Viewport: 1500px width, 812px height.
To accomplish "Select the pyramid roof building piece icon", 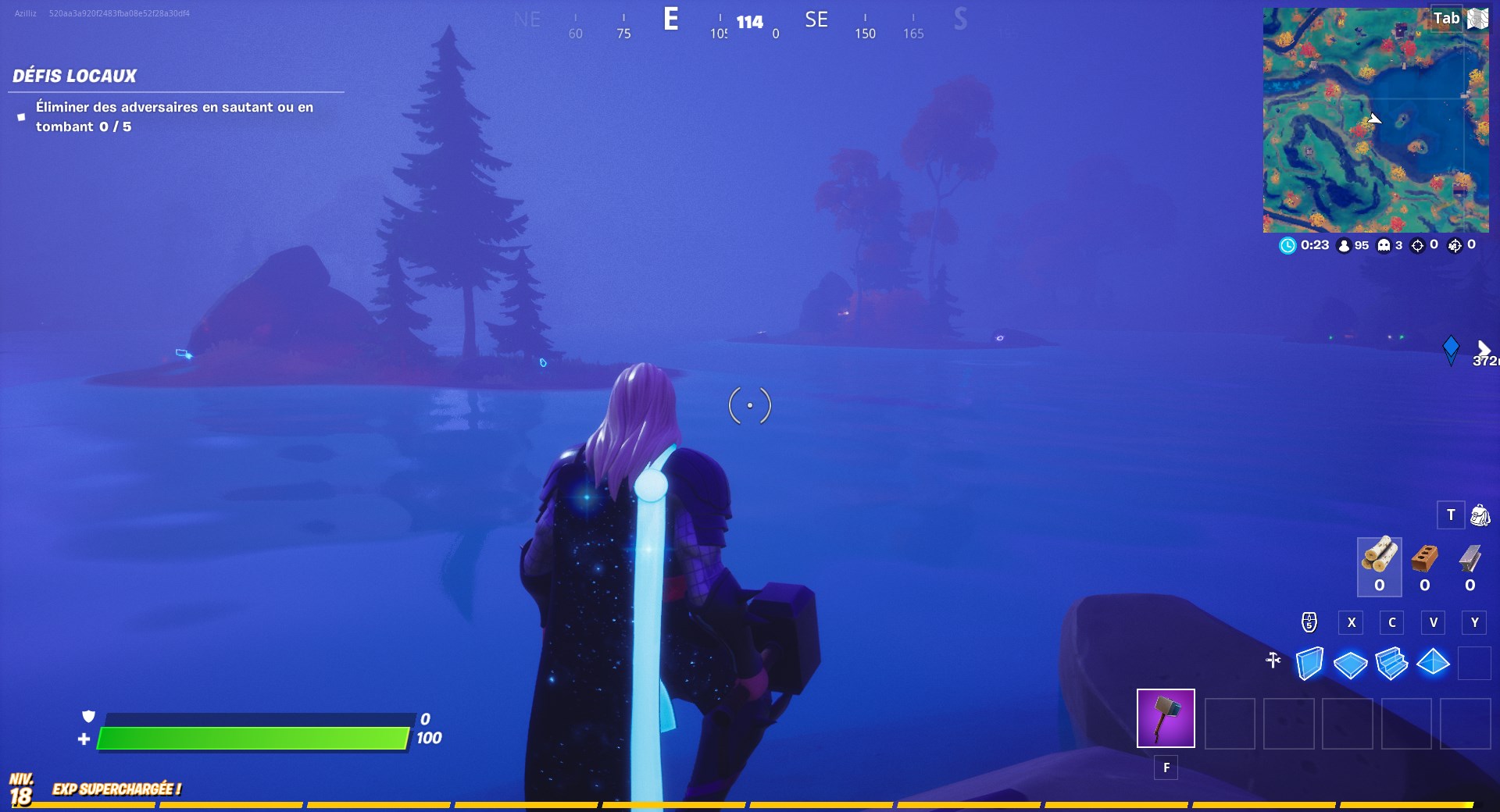I will tap(1434, 661).
